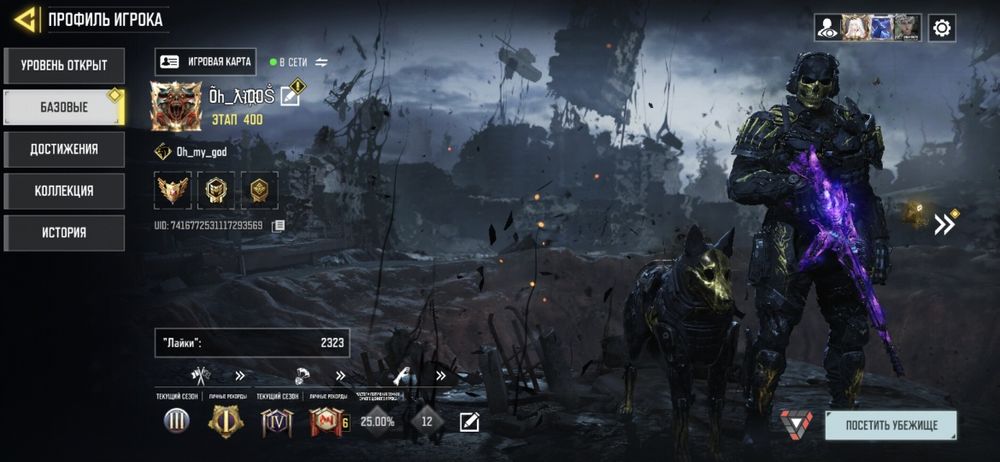Select the legendary rank IV badge

point(276,422)
